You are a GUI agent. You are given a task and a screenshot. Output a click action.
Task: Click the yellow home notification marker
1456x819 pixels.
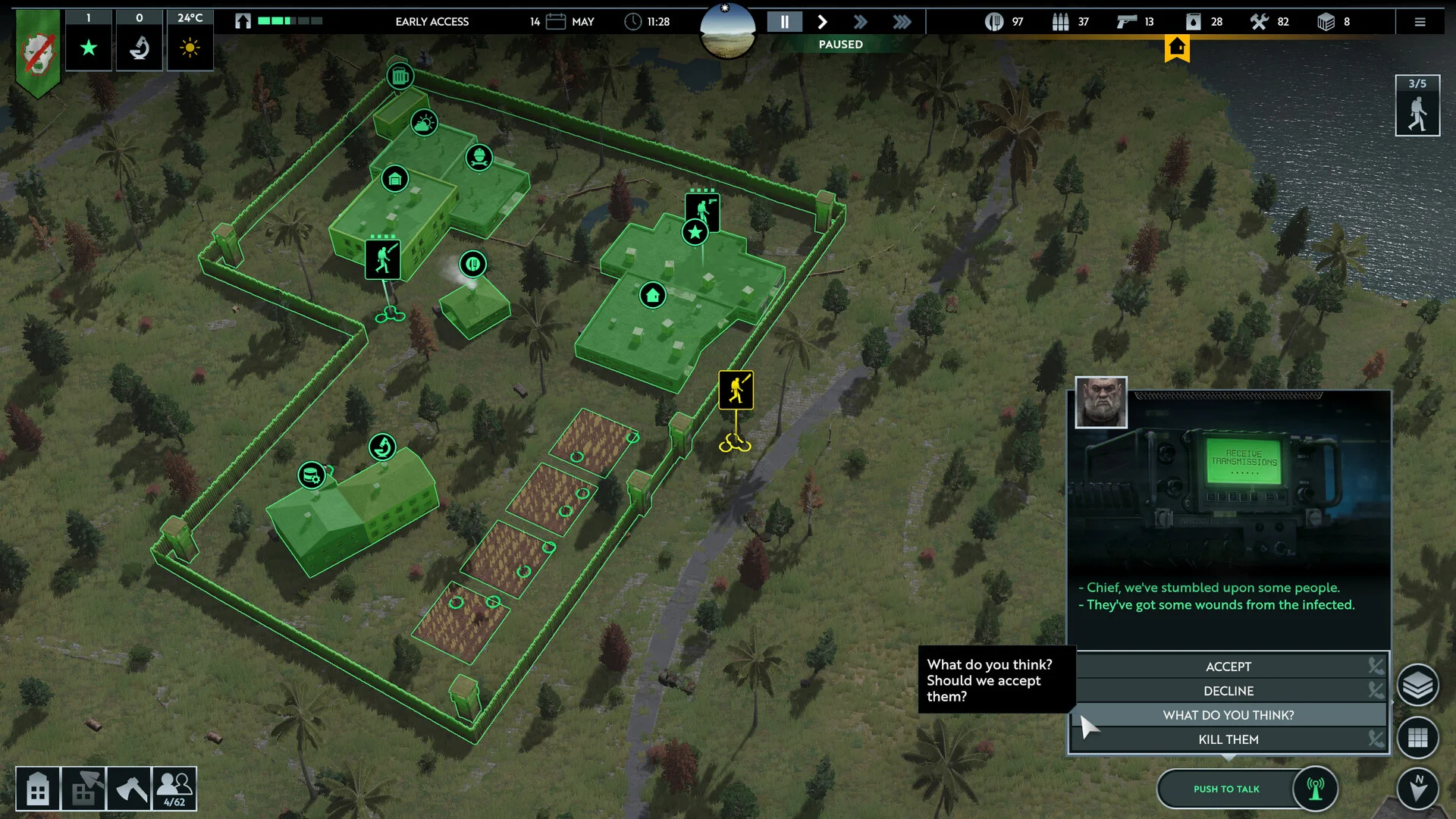click(1177, 48)
